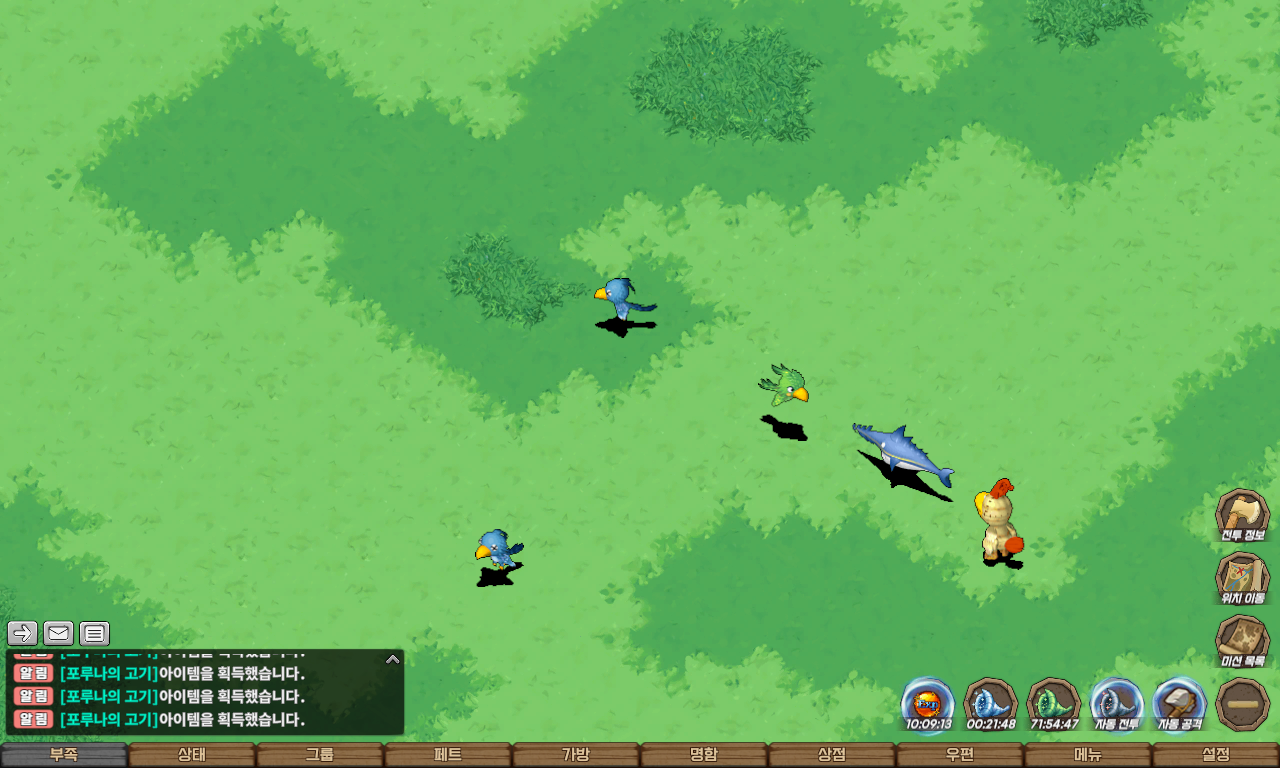Open the 페트 (pet) menu

(448, 755)
